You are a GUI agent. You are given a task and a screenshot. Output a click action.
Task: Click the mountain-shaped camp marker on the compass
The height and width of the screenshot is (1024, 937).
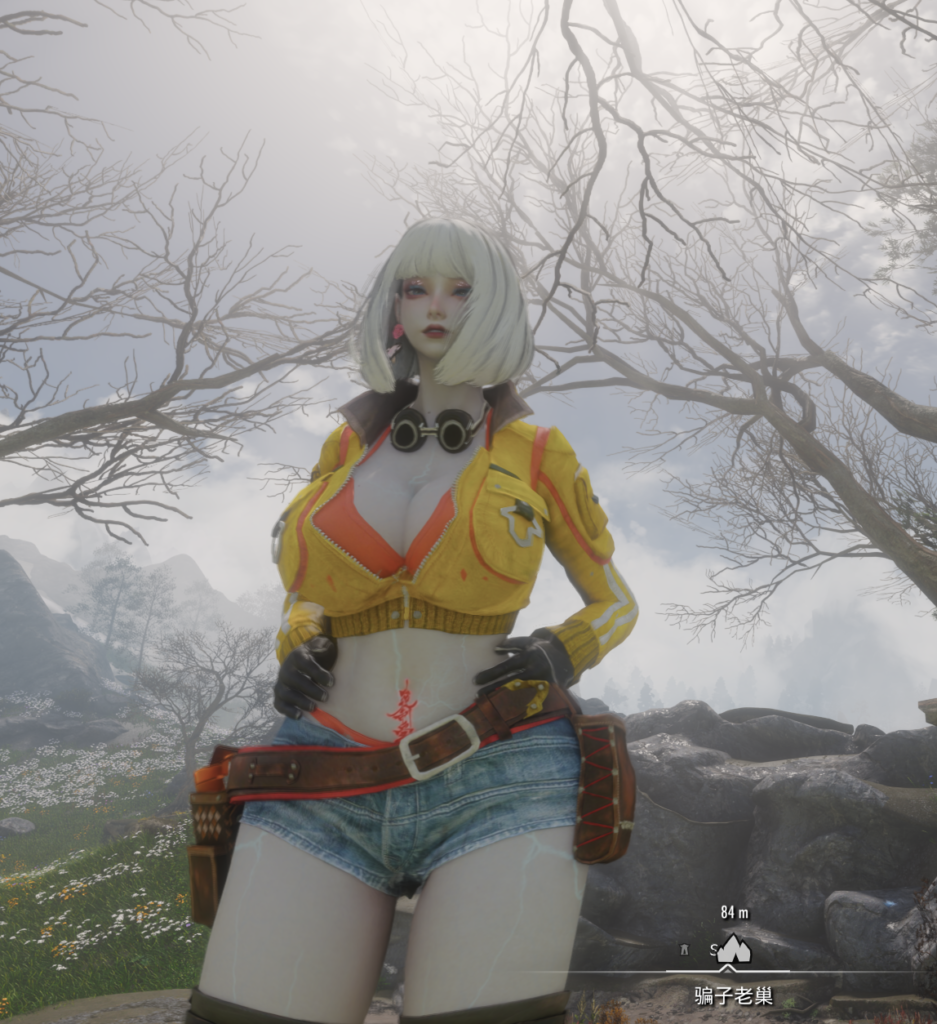[x=734, y=948]
